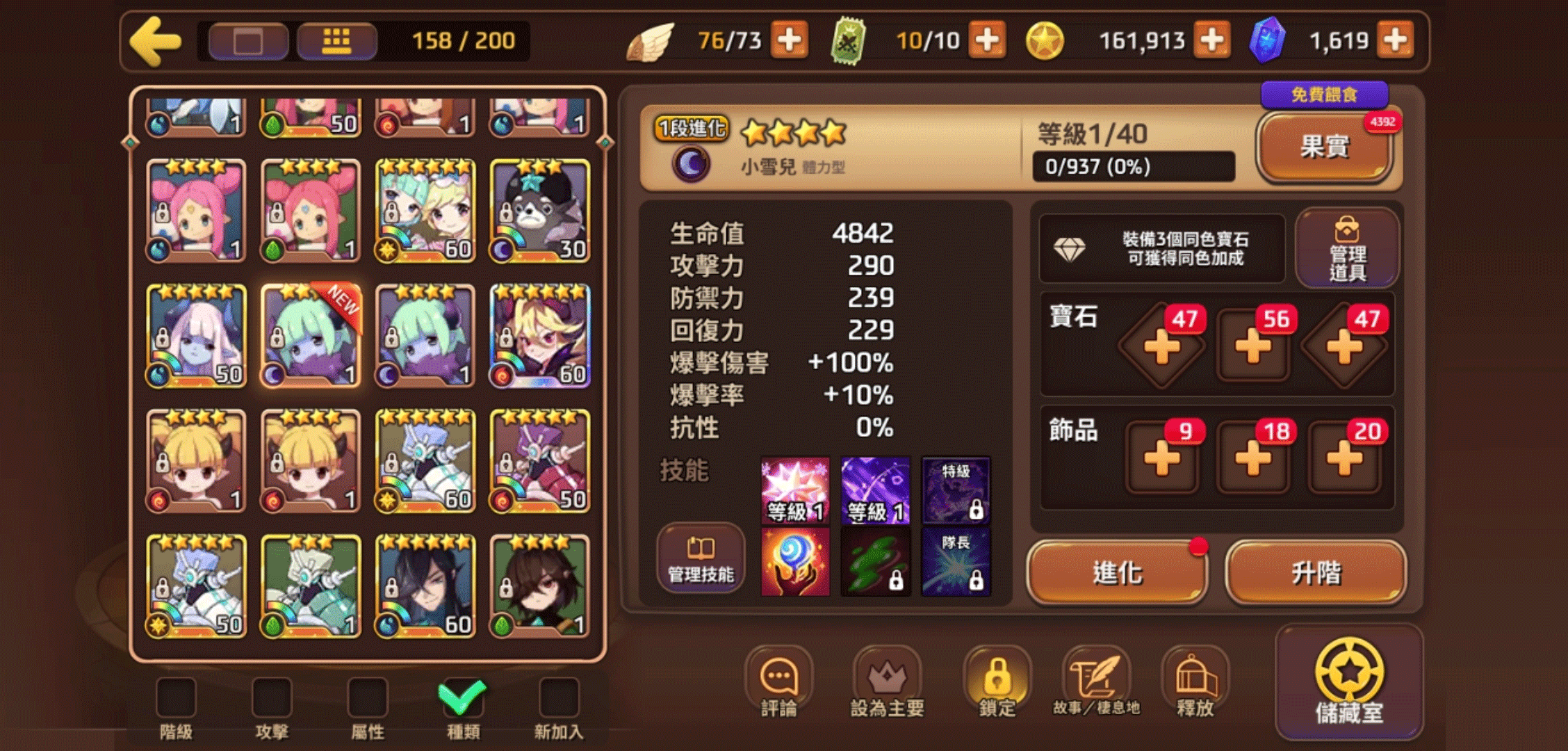Check the 屬性 filter checkbox
The image size is (1568, 751).
(369, 695)
